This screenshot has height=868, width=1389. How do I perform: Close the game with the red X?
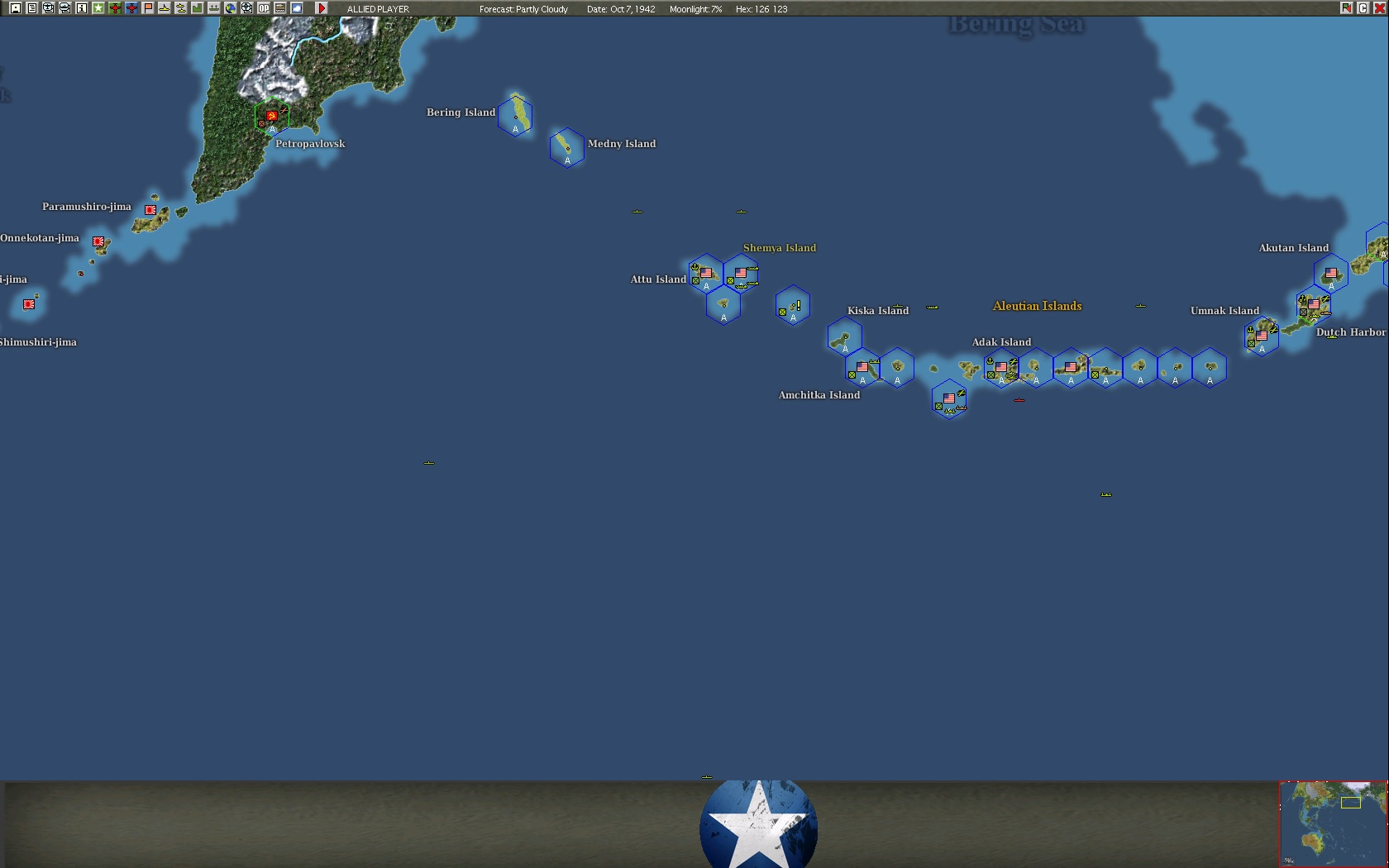pos(1378,8)
